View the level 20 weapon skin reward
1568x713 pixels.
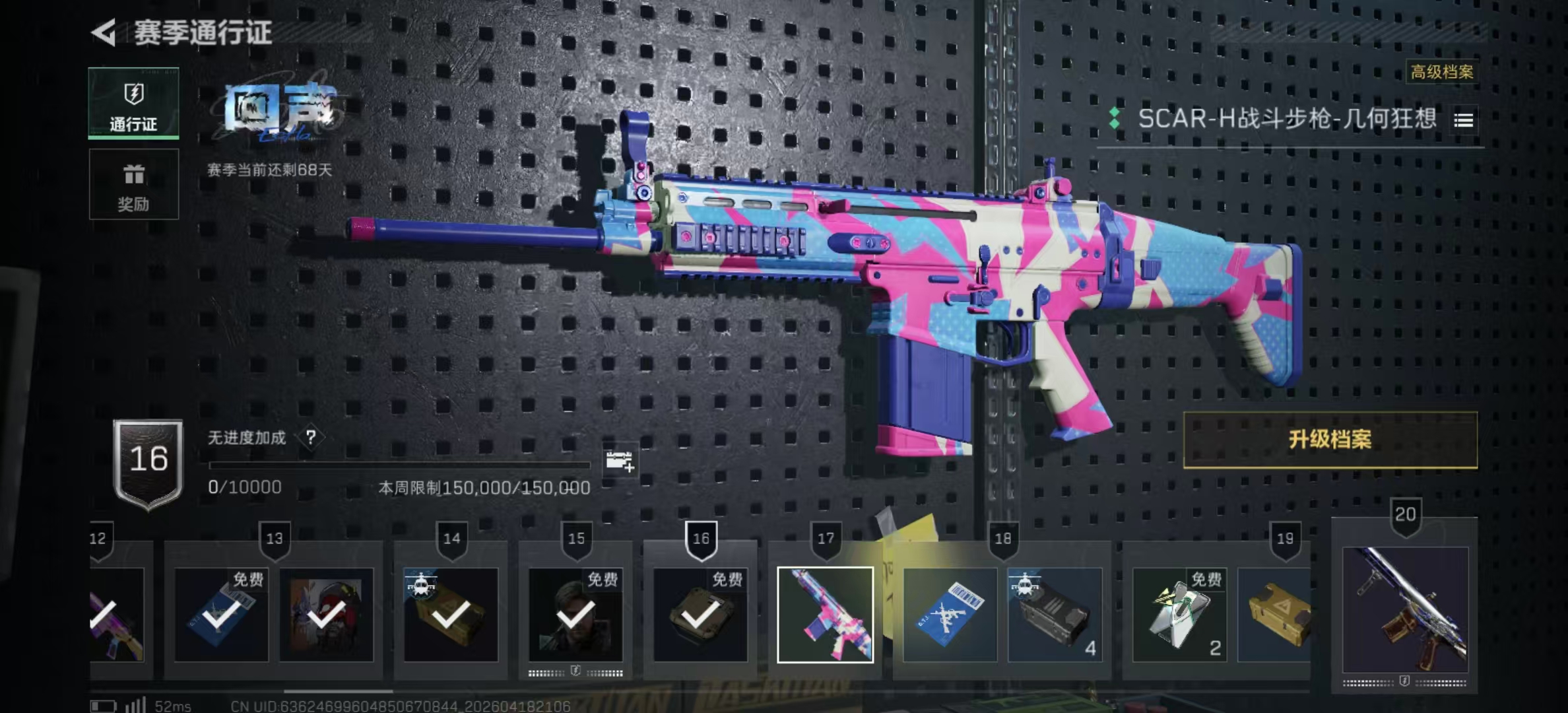1405,609
